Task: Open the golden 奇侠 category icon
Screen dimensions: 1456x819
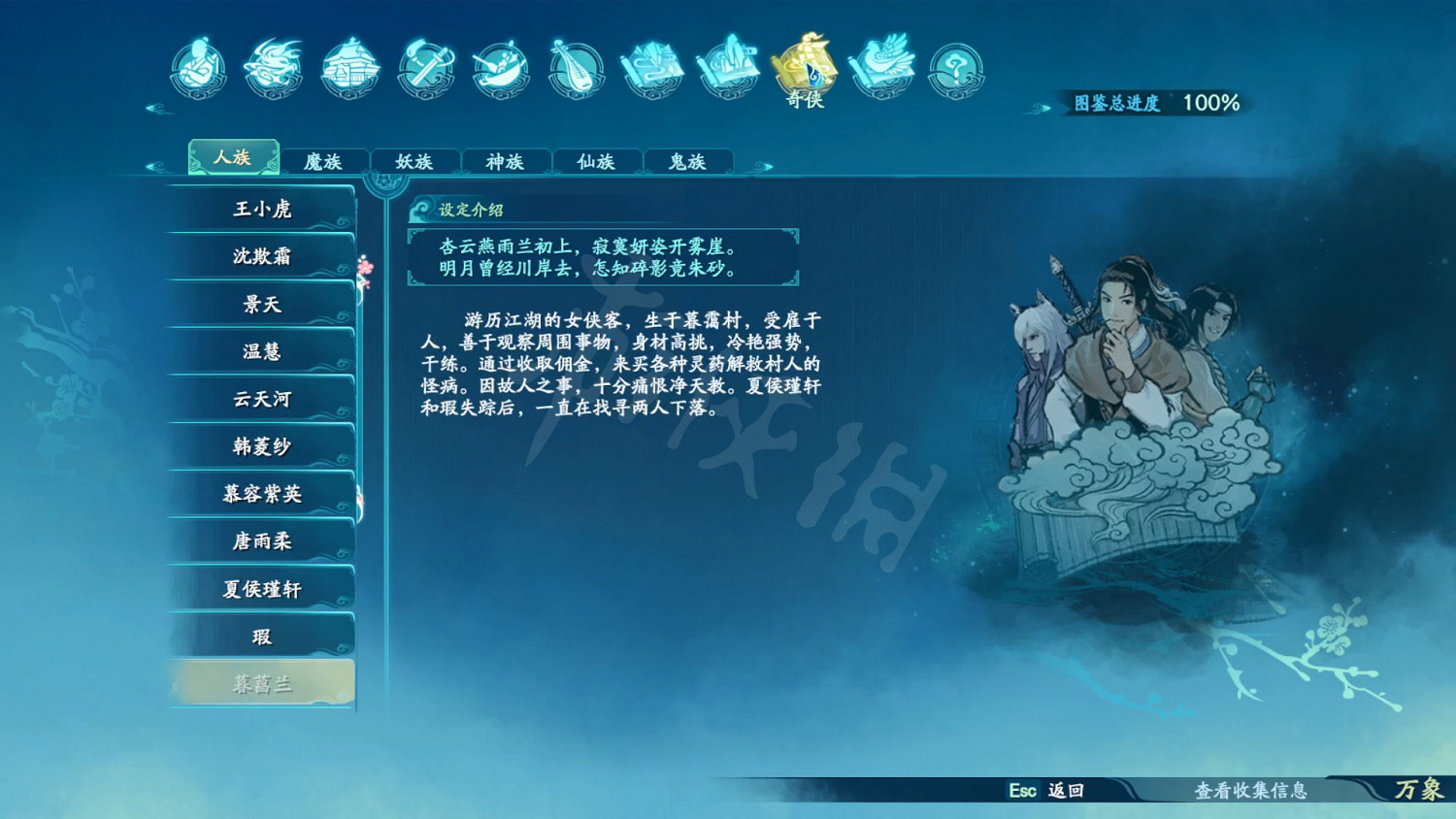Action: pyautogui.click(x=802, y=68)
